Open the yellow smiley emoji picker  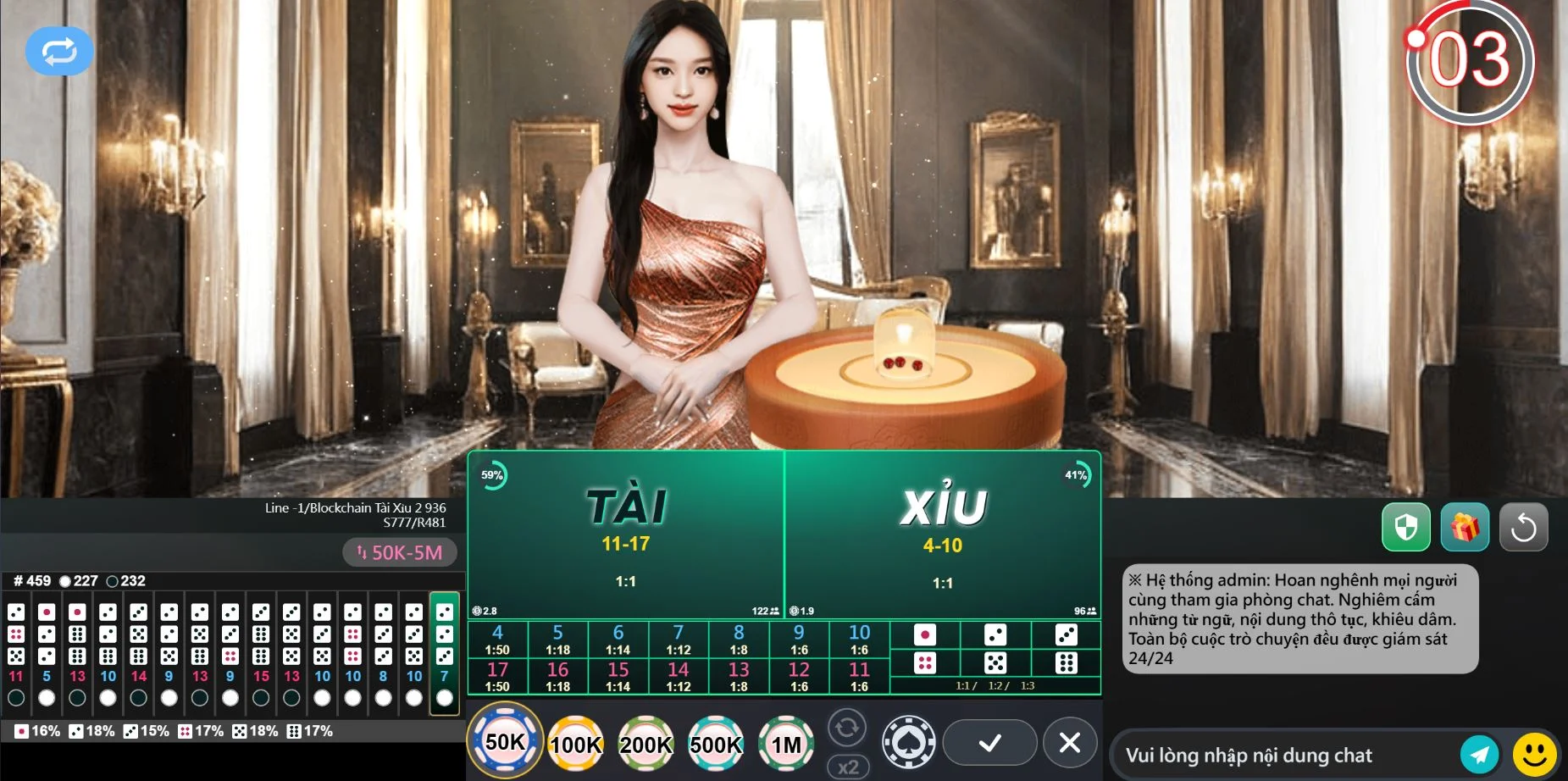click(1534, 754)
